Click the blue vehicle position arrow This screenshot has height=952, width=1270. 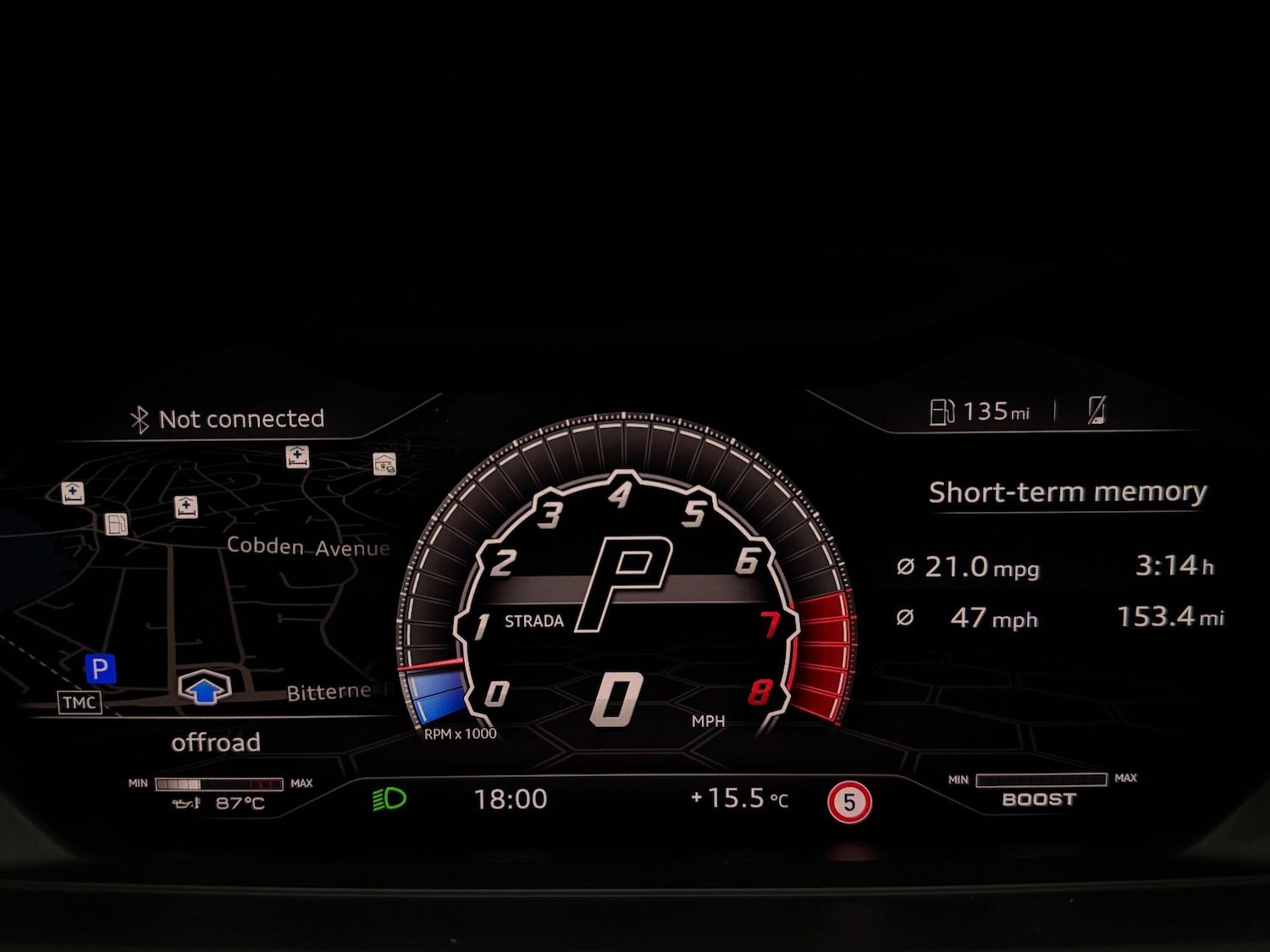pos(204,689)
